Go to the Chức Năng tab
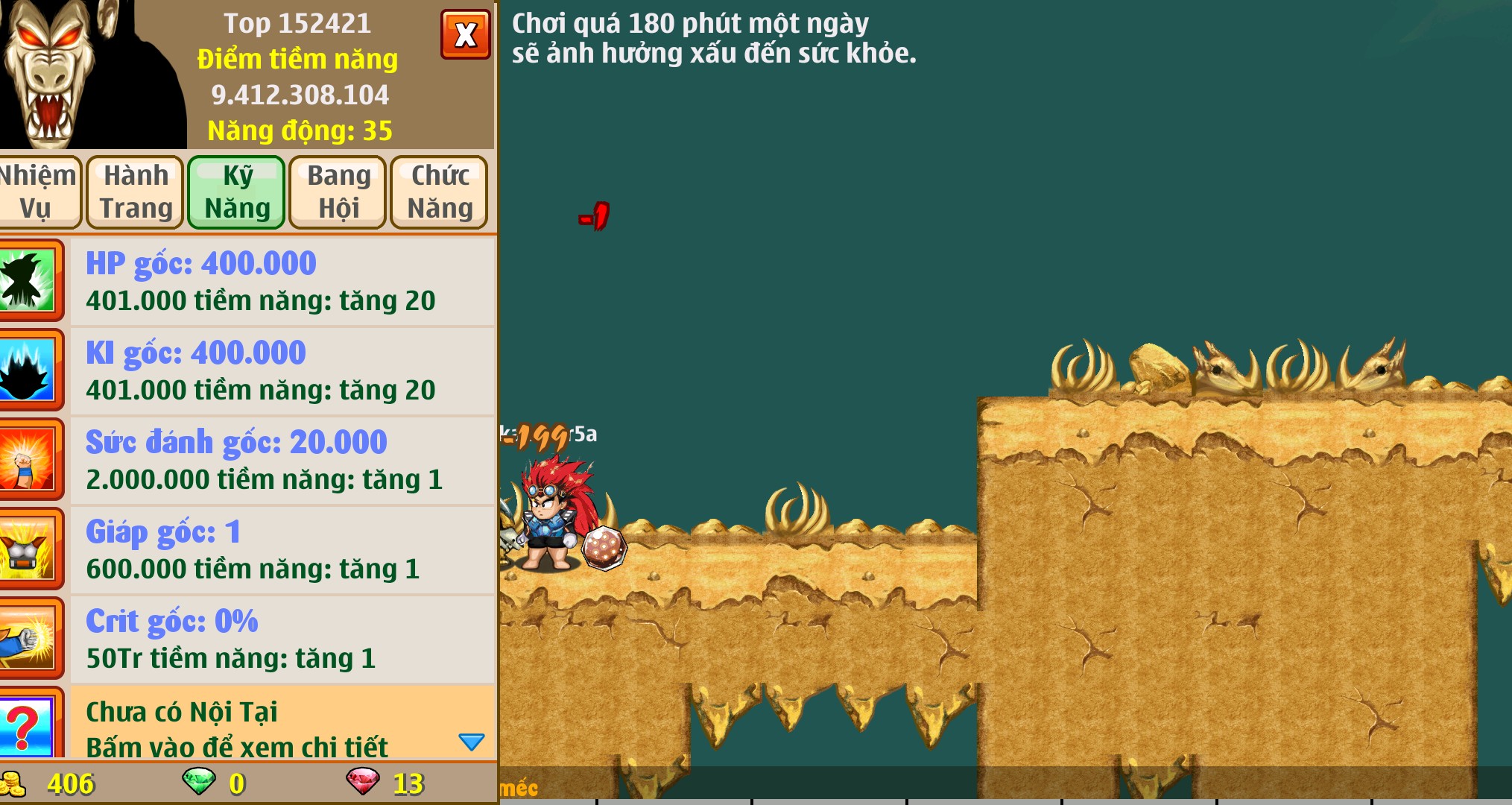Viewport: 1512px width, 805px height. [x=440, y=192]
